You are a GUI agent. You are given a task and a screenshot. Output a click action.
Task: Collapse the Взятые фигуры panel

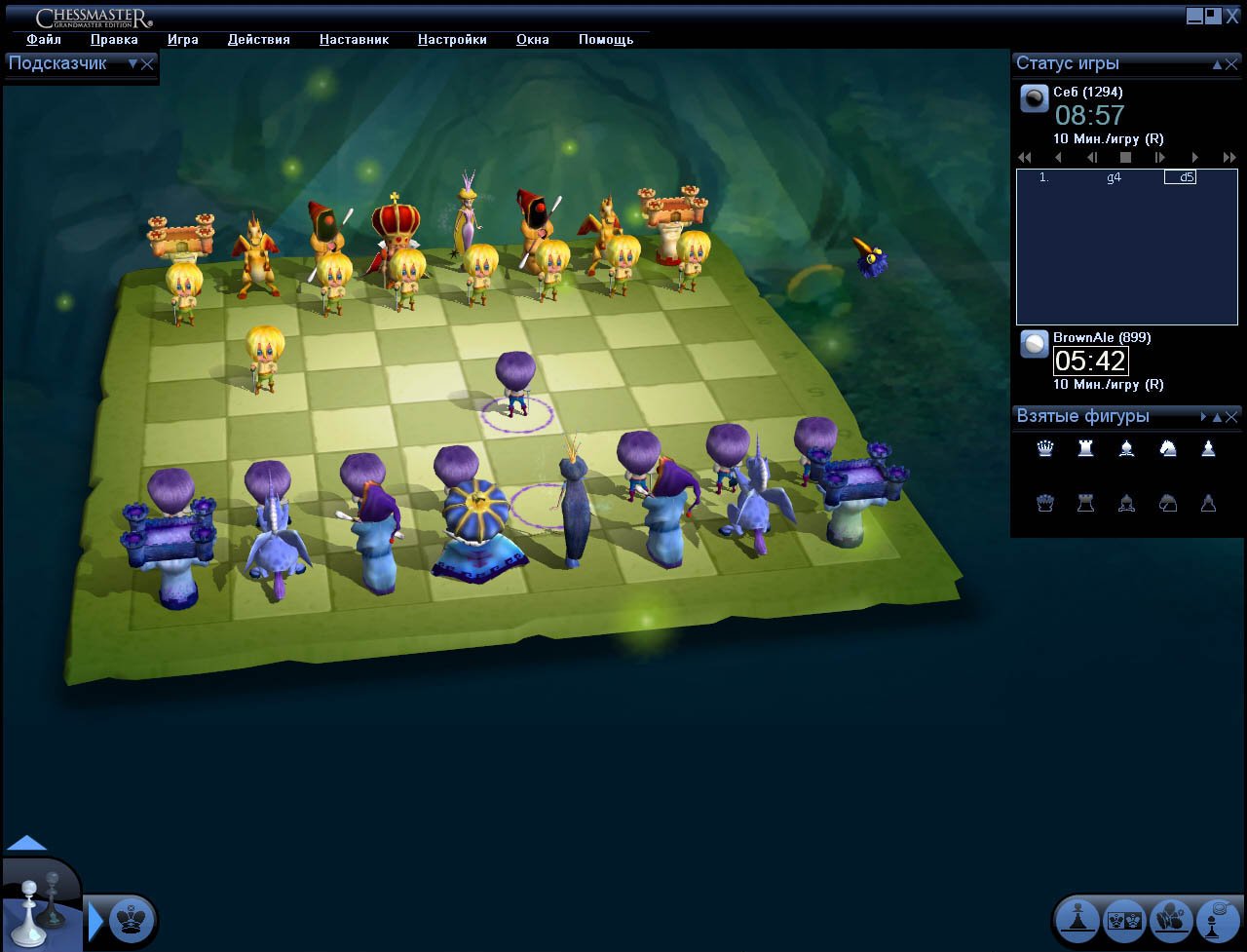pos(1219,416)
